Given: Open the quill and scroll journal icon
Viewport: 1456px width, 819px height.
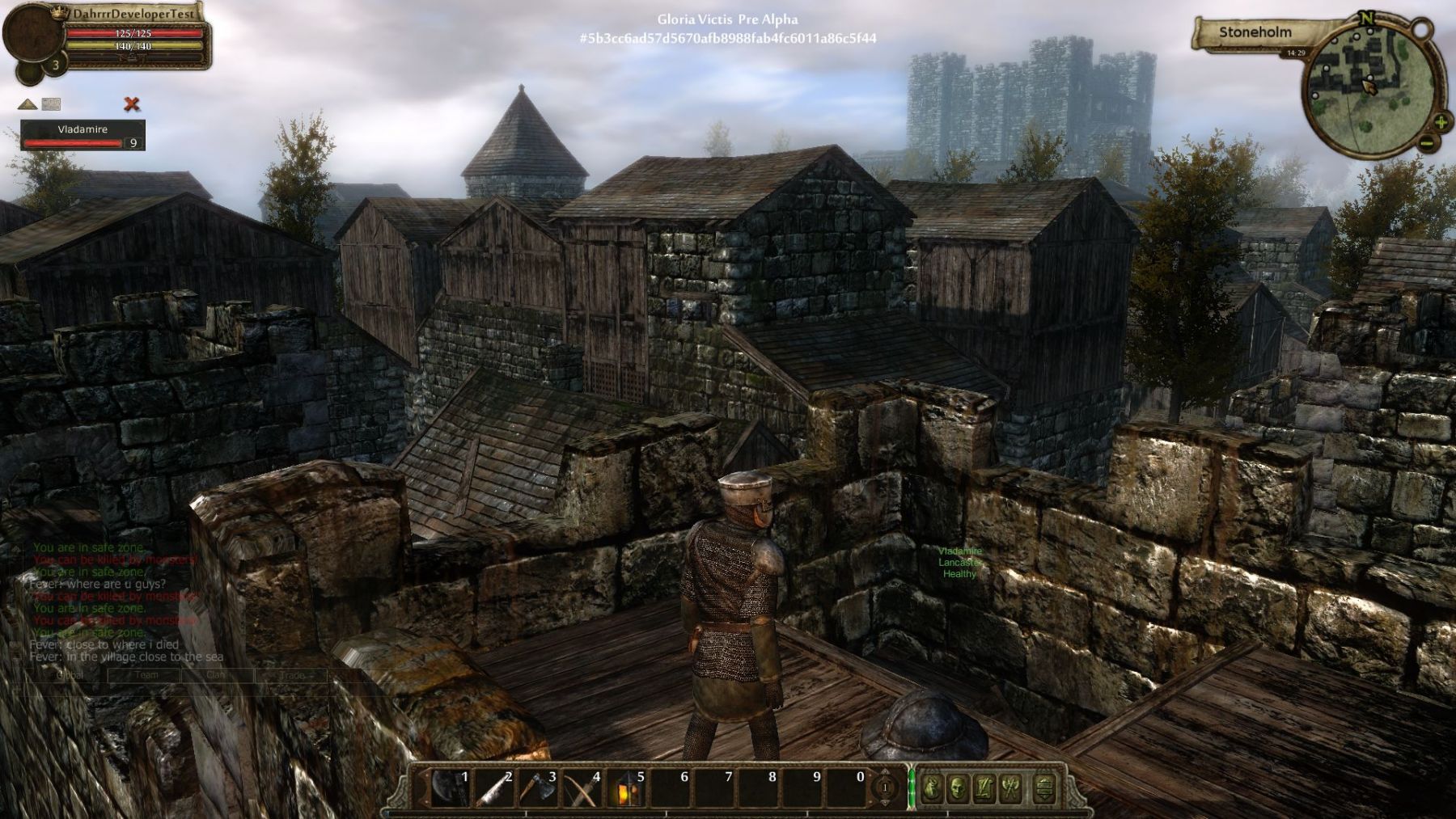Looking at the screenshot, I should [x=984, y=787].
